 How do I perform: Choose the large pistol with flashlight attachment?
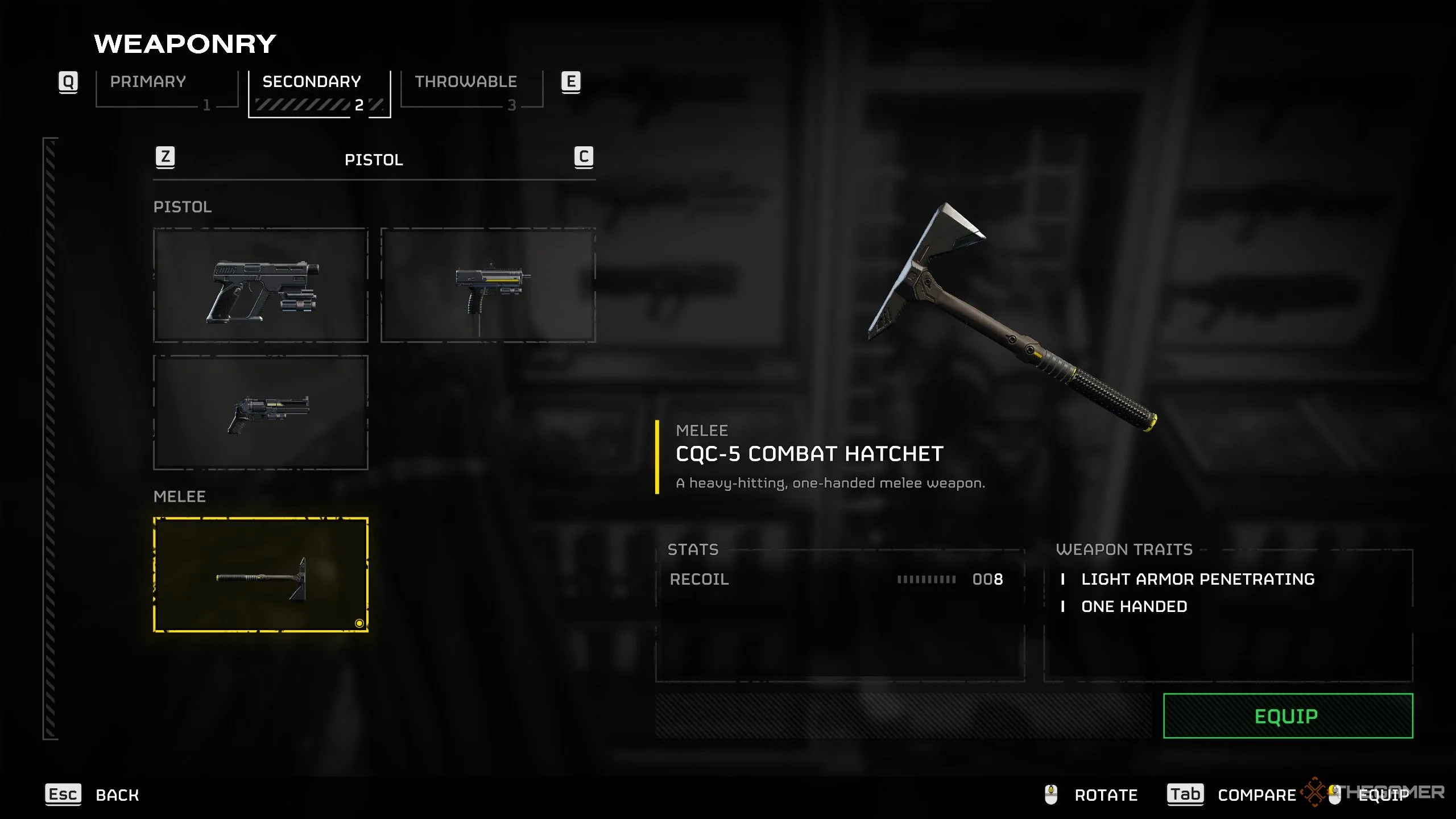[261, 286]
